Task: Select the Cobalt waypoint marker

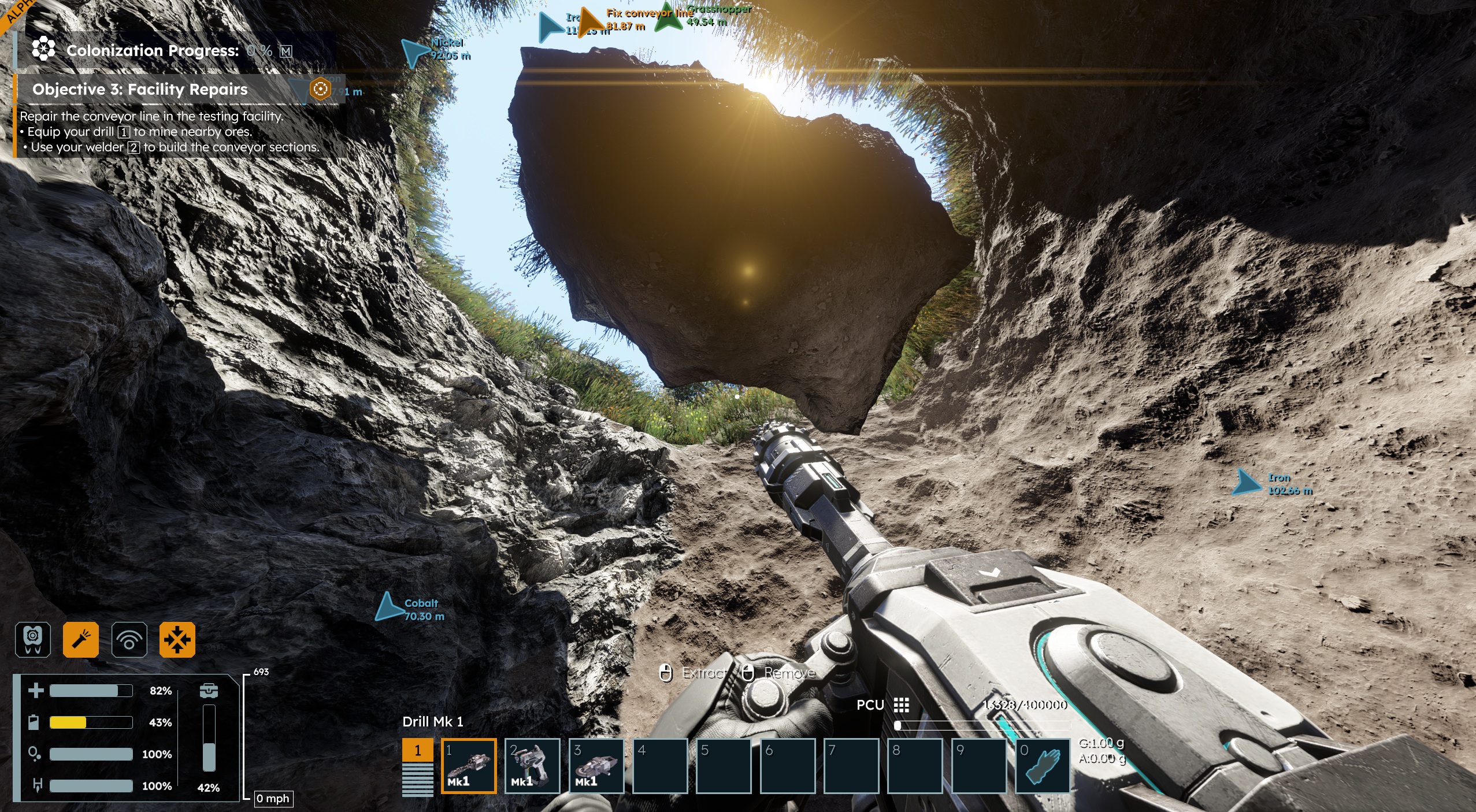Action: point(390,607)
